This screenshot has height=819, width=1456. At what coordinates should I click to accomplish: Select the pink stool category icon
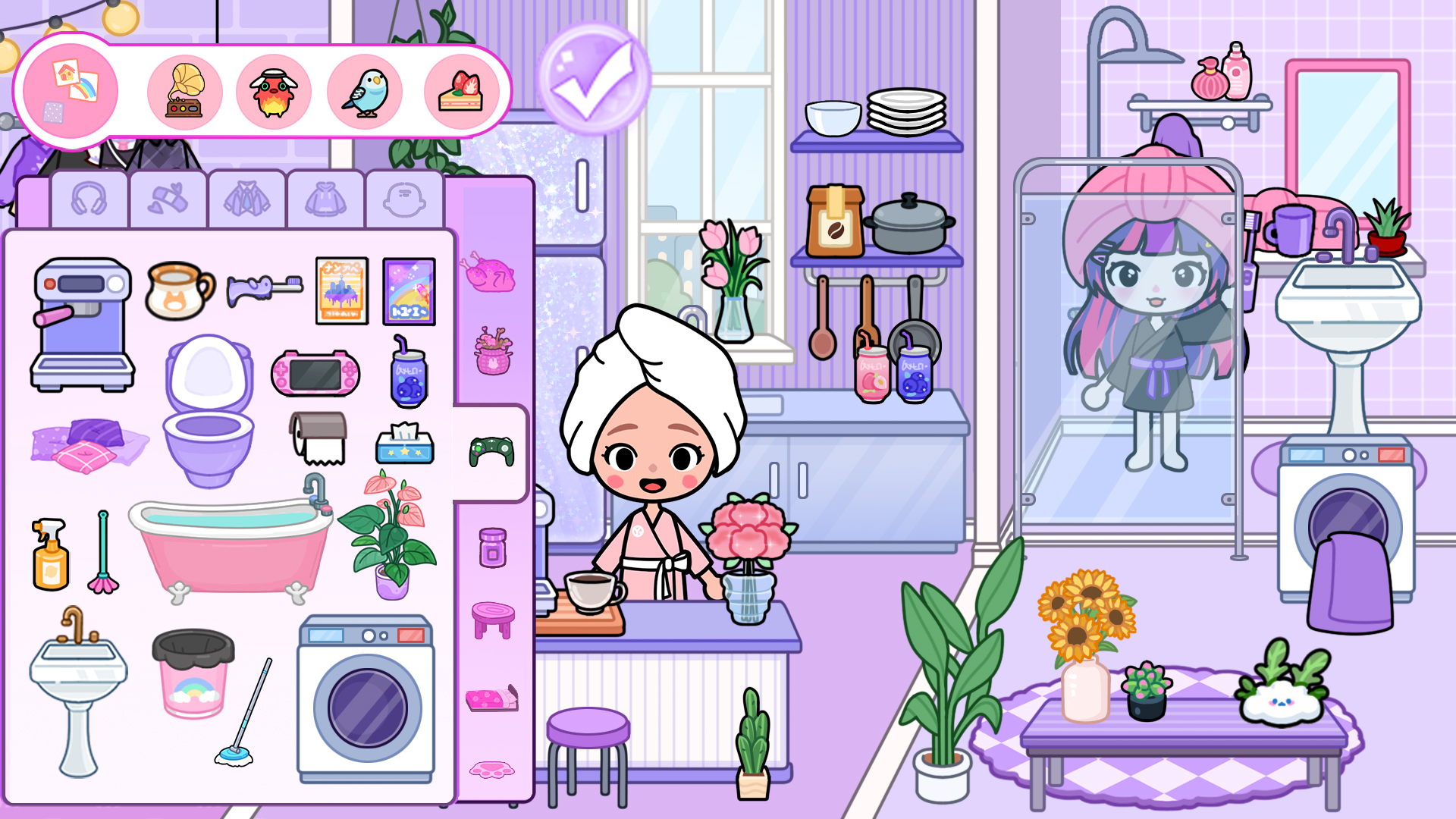(x=493, y=618)
